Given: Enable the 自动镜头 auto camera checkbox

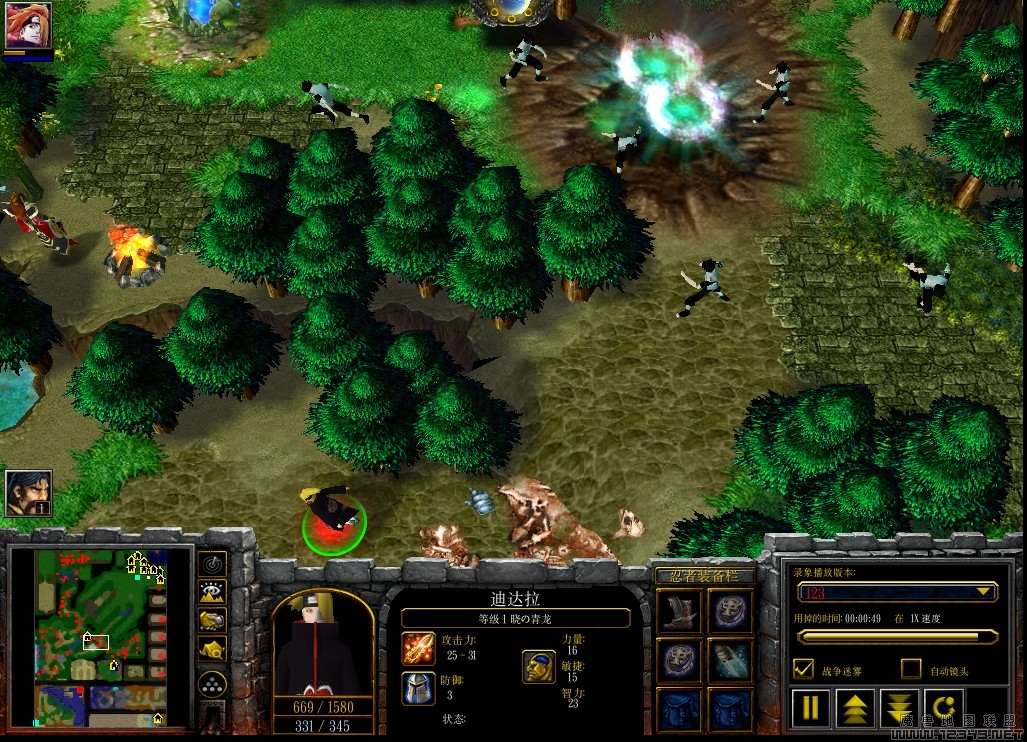Looking at the screenshot, I should point(911,668).
